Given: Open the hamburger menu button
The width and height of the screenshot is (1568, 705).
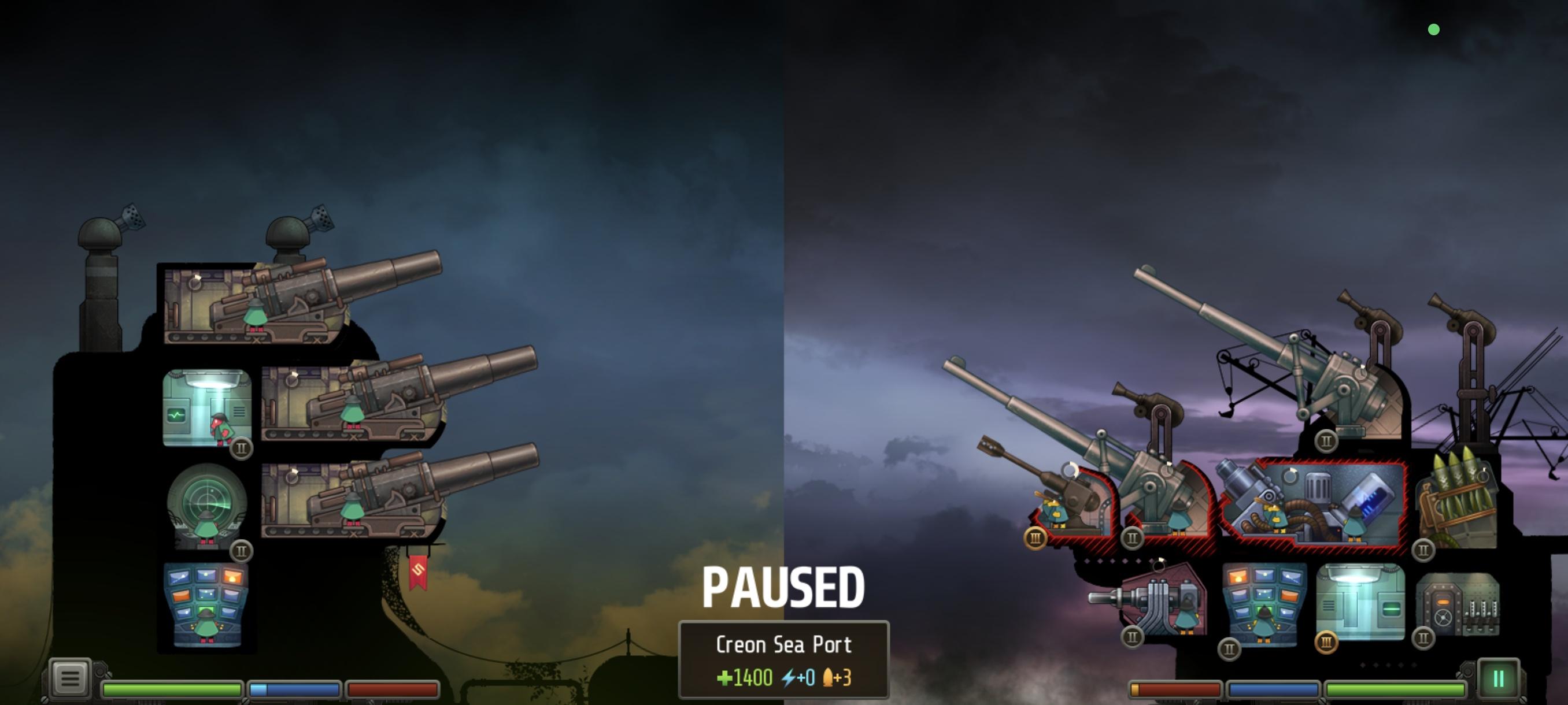Looking at the screenshot, I should pyautogui.click(x=69, y=677).
